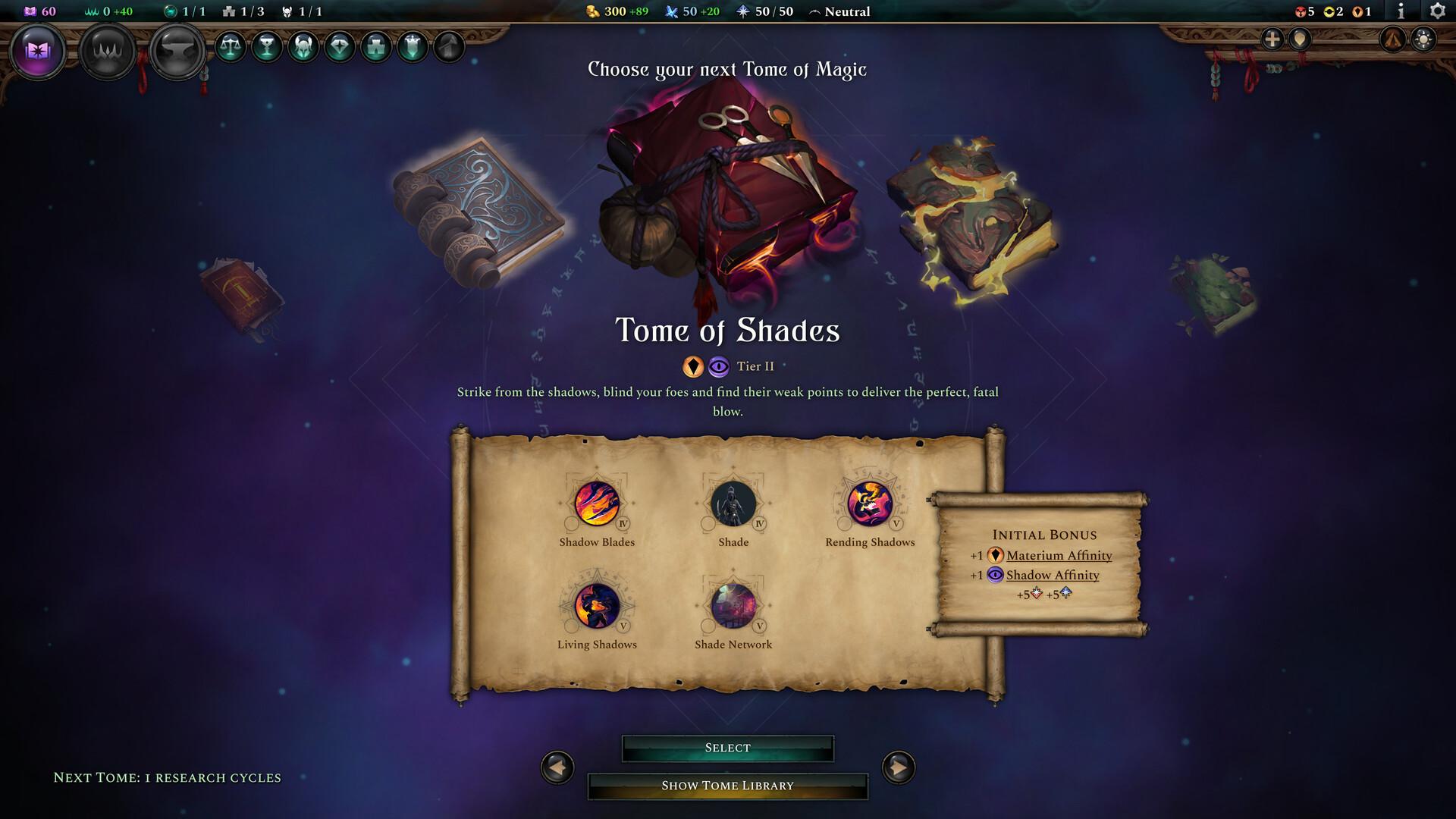Click the Shade unit summon icon

[732, 504]
